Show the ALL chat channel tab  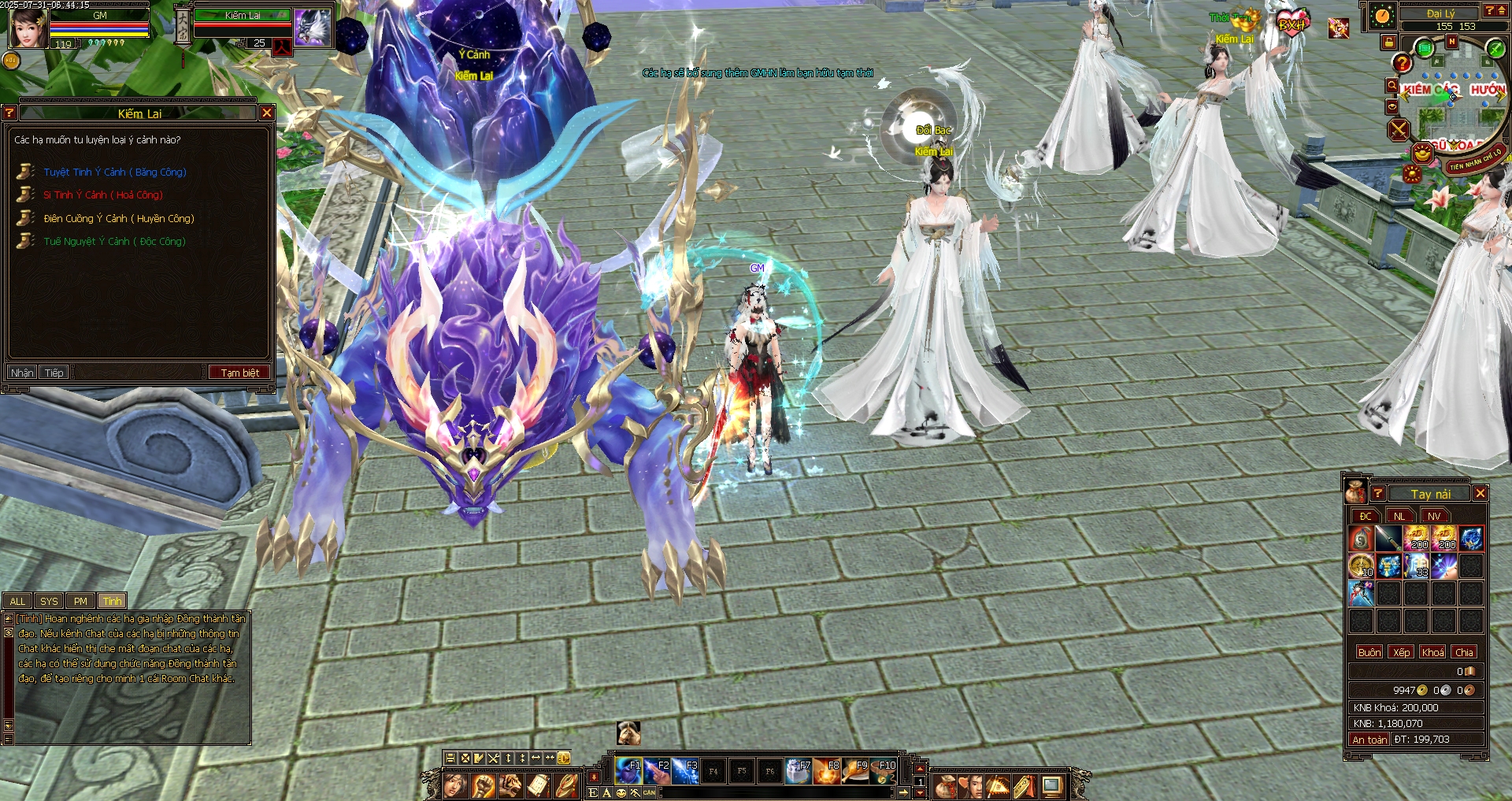coord(17,601)
